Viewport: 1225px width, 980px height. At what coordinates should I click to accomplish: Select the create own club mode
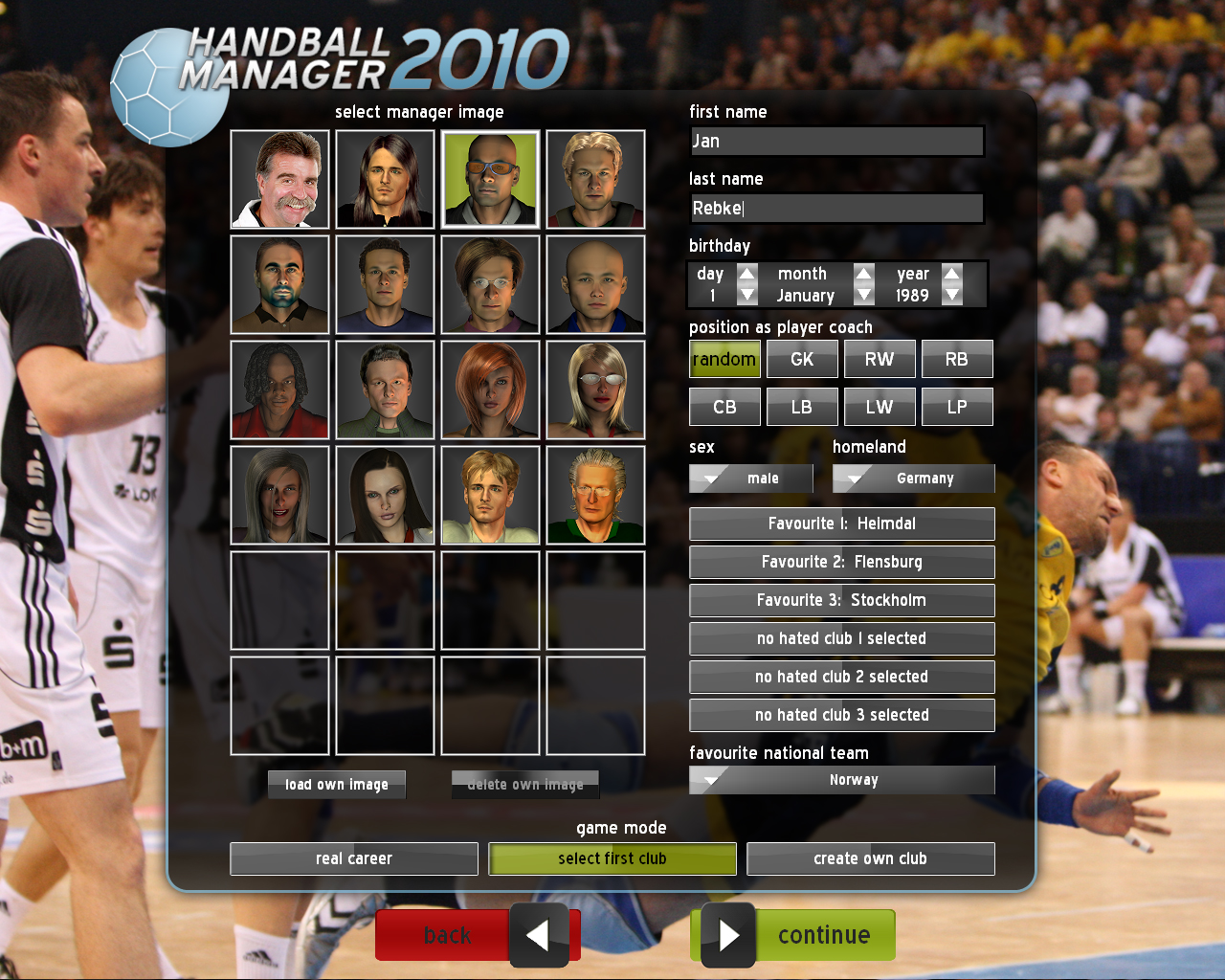point(870,858)
